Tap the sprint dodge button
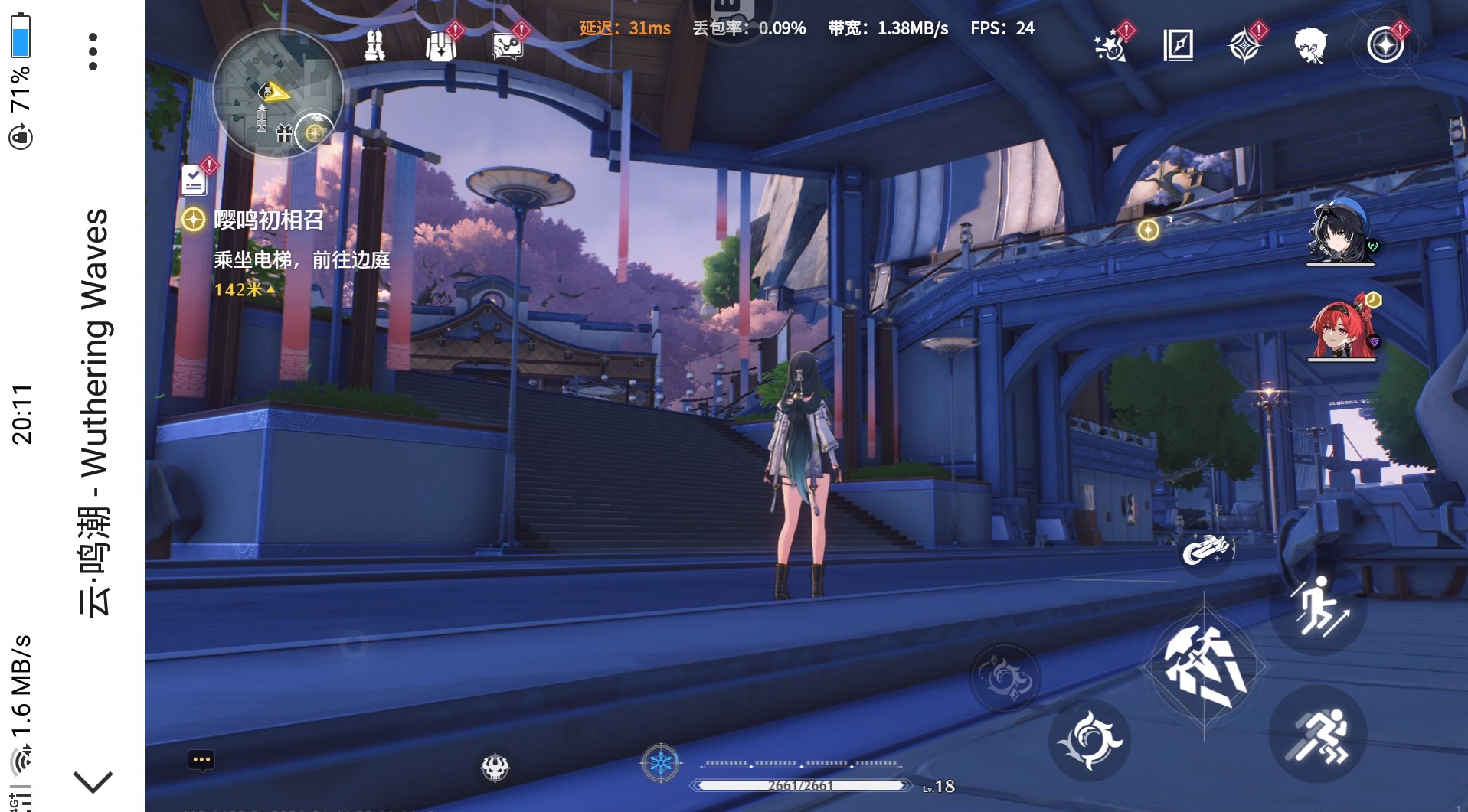This screenshot has height=812, width=1468. 1318,735
